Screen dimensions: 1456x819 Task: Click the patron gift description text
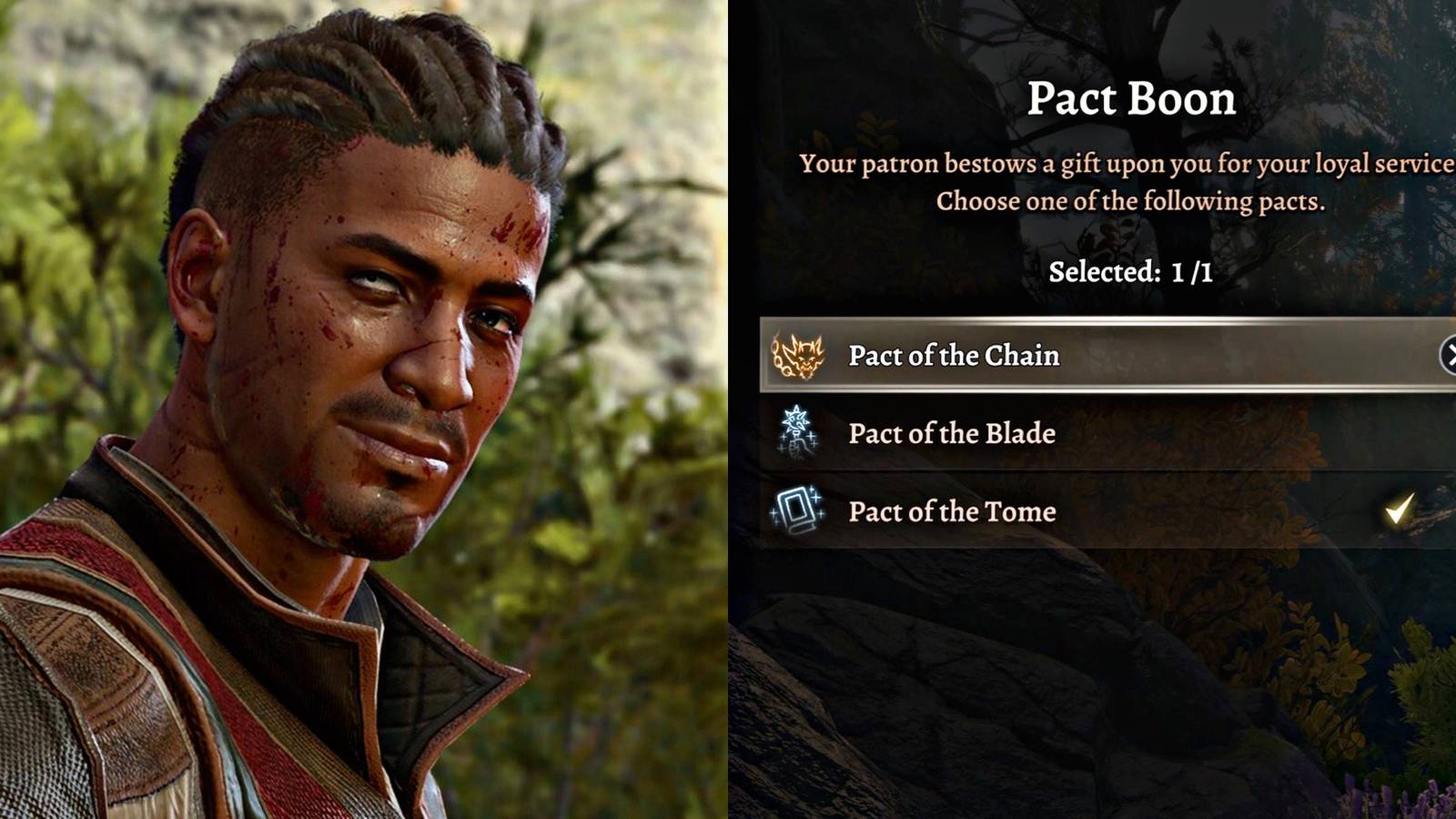1128,182
